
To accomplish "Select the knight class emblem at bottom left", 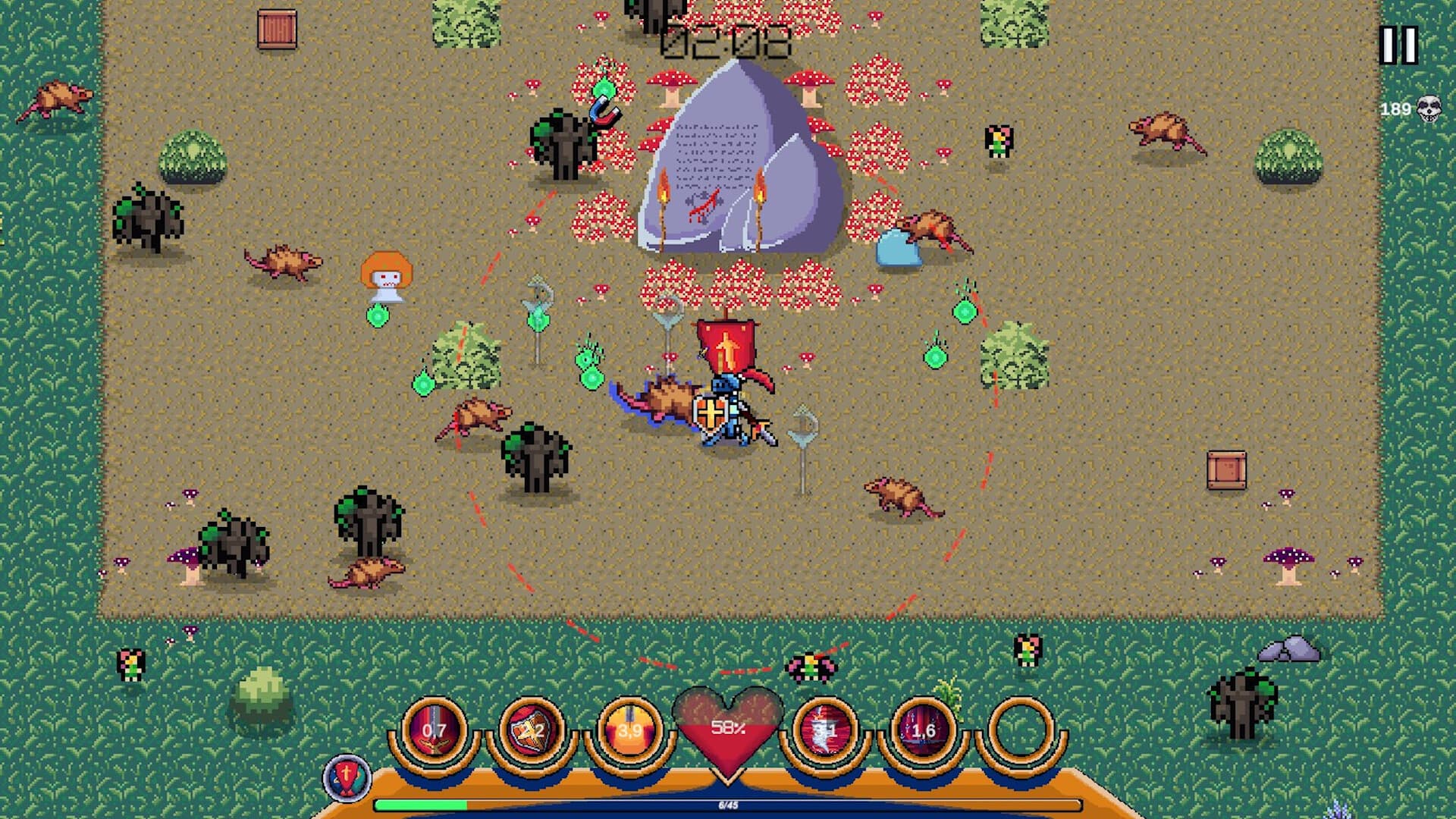I will point(348,777).
